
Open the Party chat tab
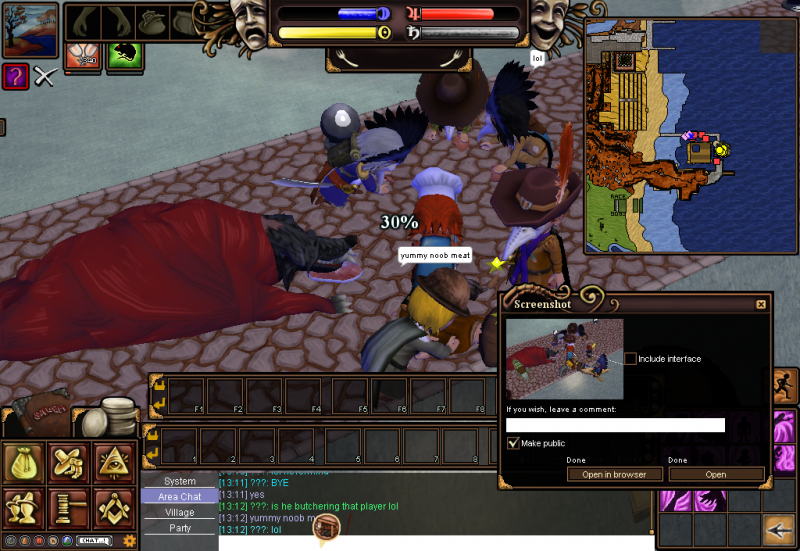click(180, 528)
